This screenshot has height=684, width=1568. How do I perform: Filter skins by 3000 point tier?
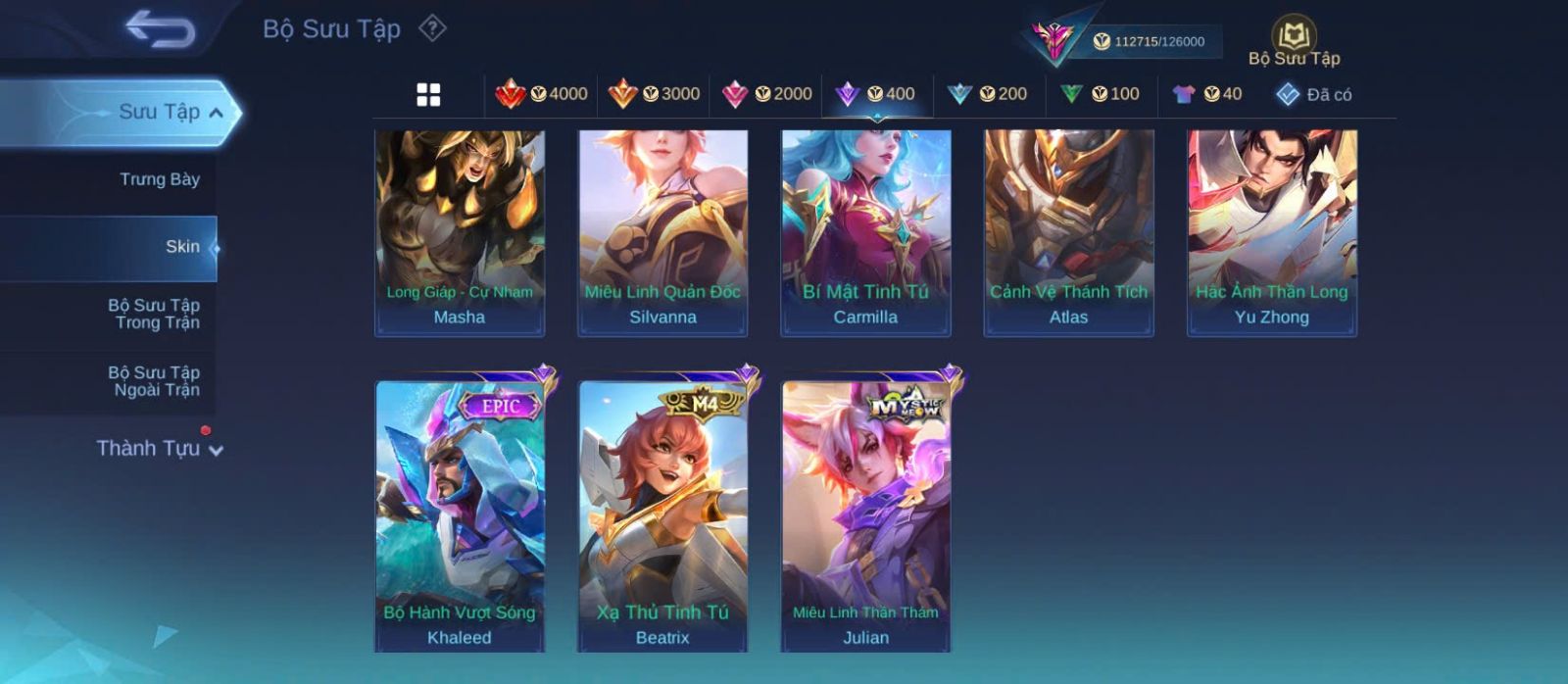tap(655, 94)
